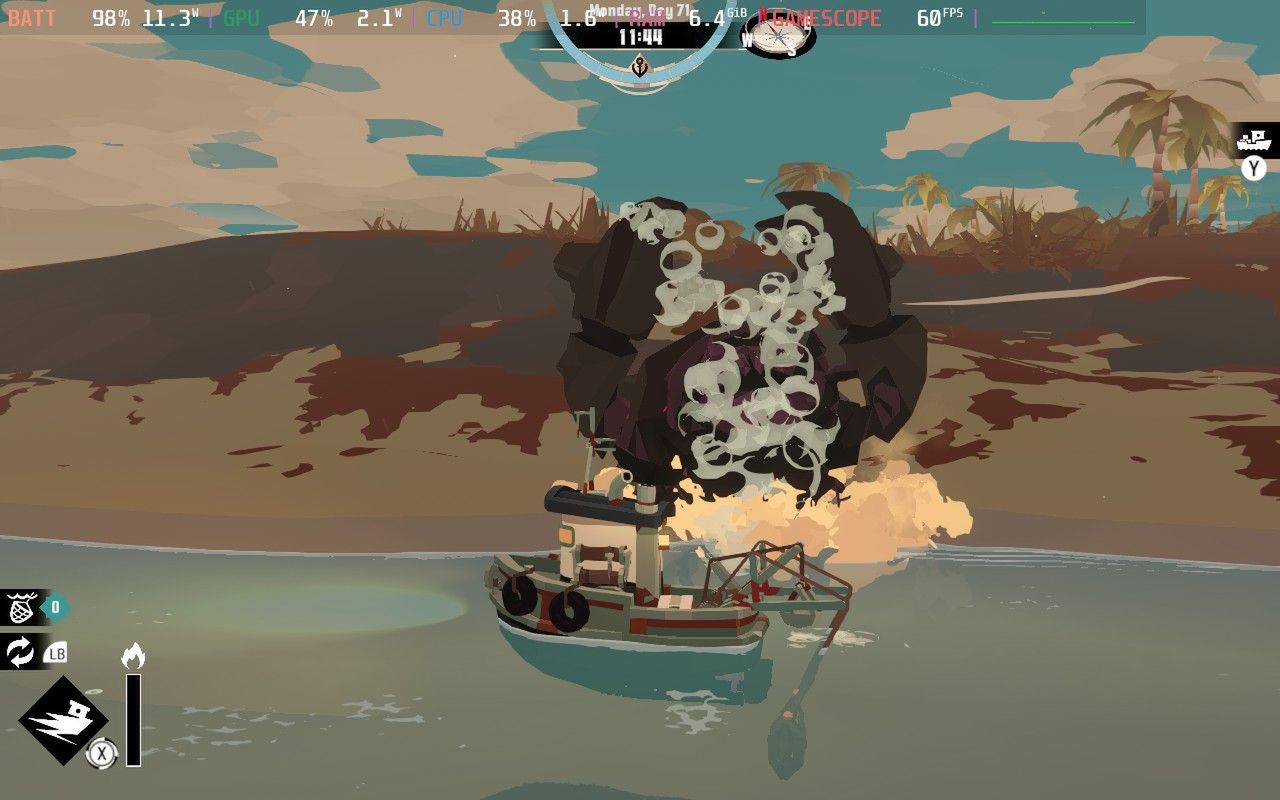Click the compass in the top HUD
This screenshot has width=1280, height=800.
coord(779,35)
